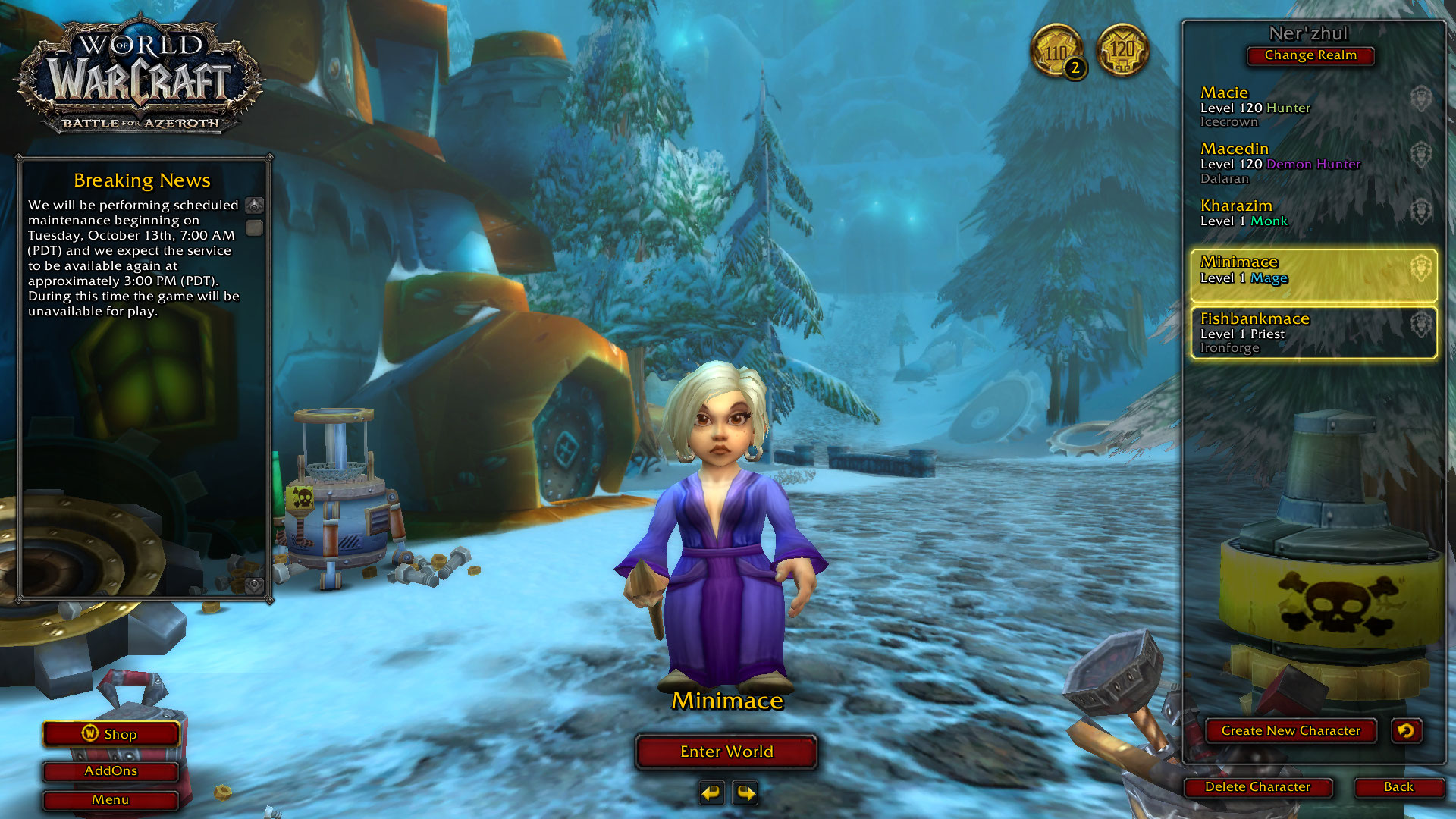Create a new character
Screen dimensions: 1456x819
pos(1290,730)
